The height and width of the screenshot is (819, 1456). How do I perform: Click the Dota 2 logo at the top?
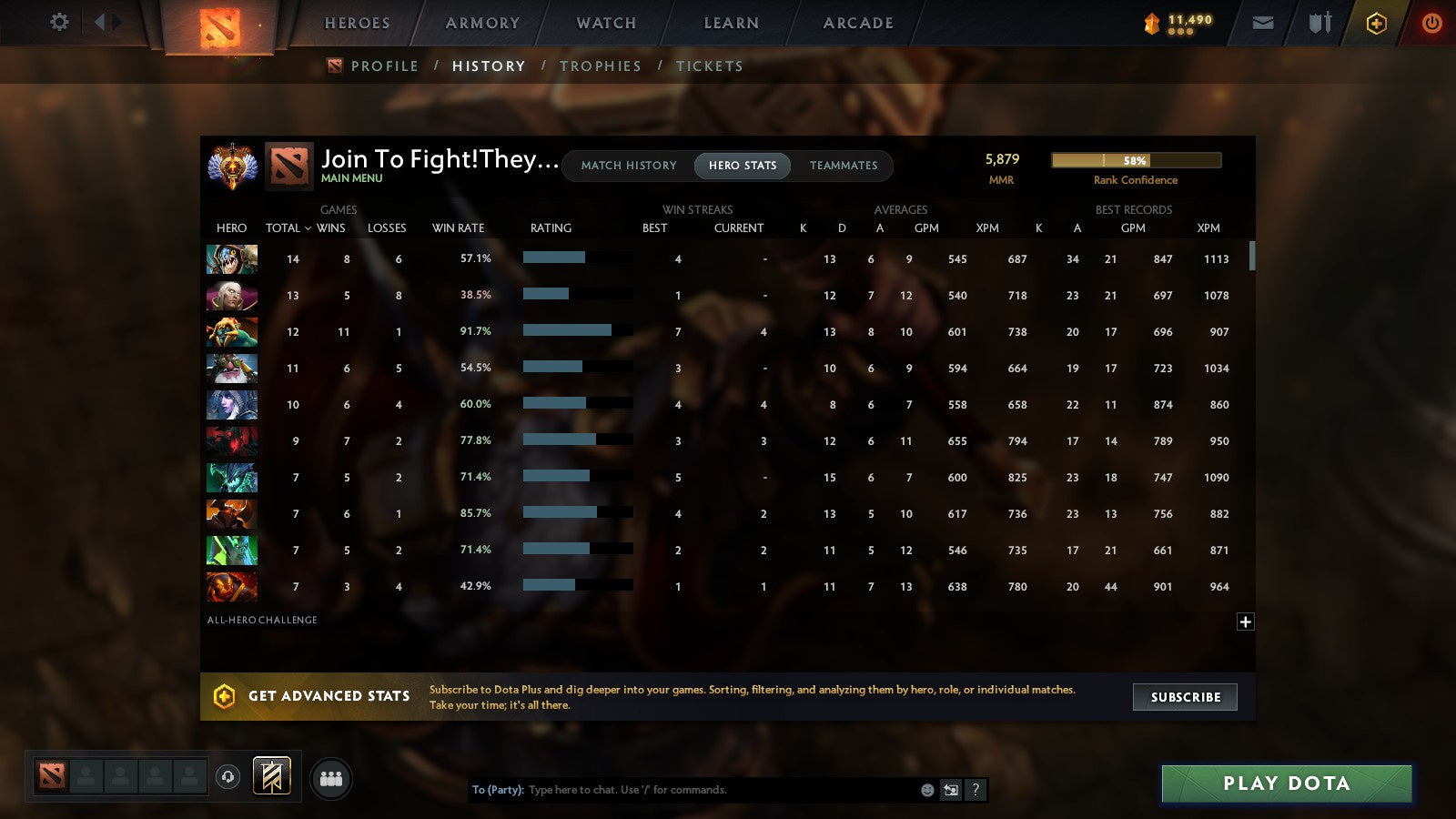(x=221, y=25)
